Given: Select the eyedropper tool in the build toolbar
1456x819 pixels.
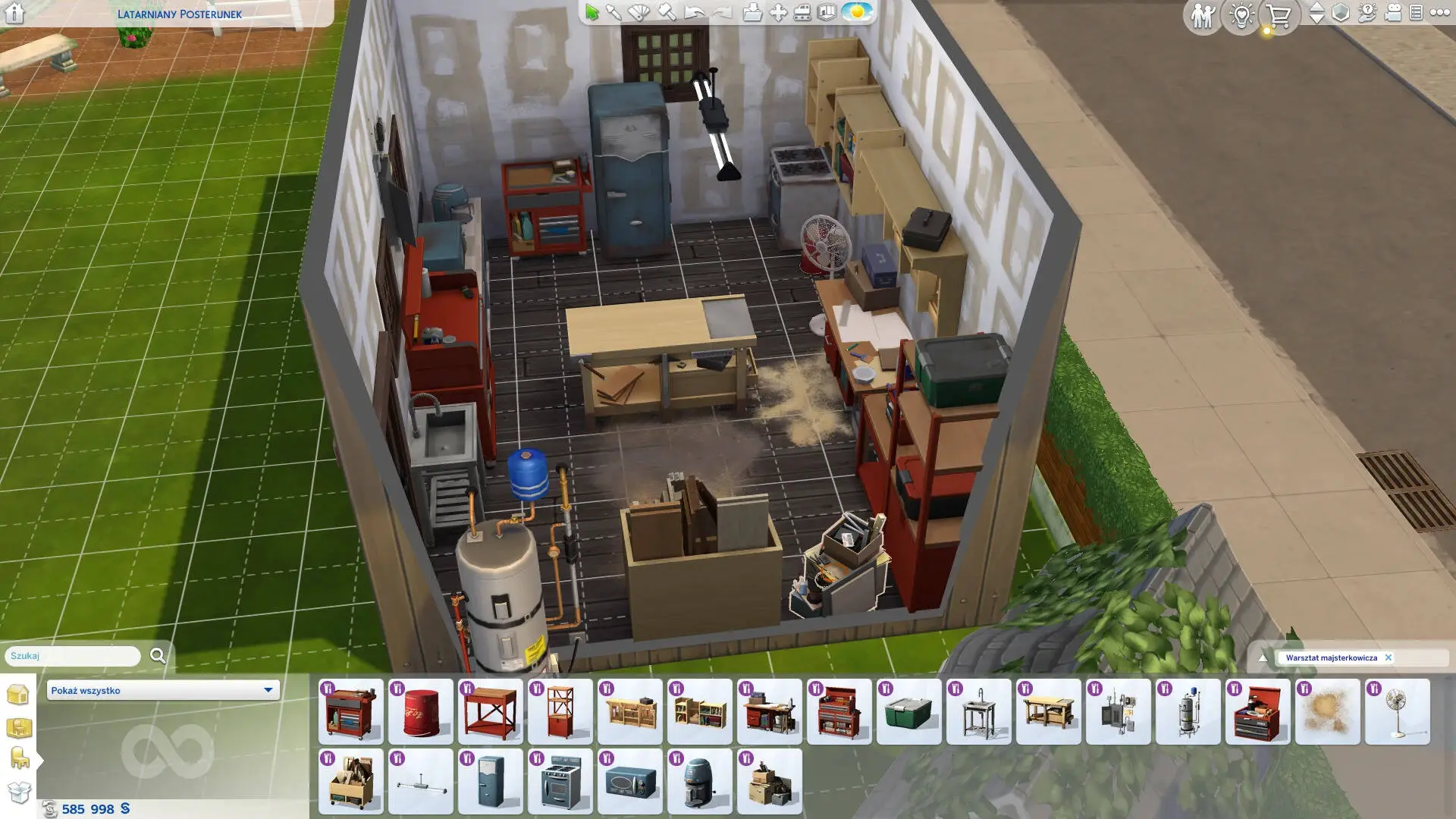Looking at the screenshot, I should click(x=613, y=12).
